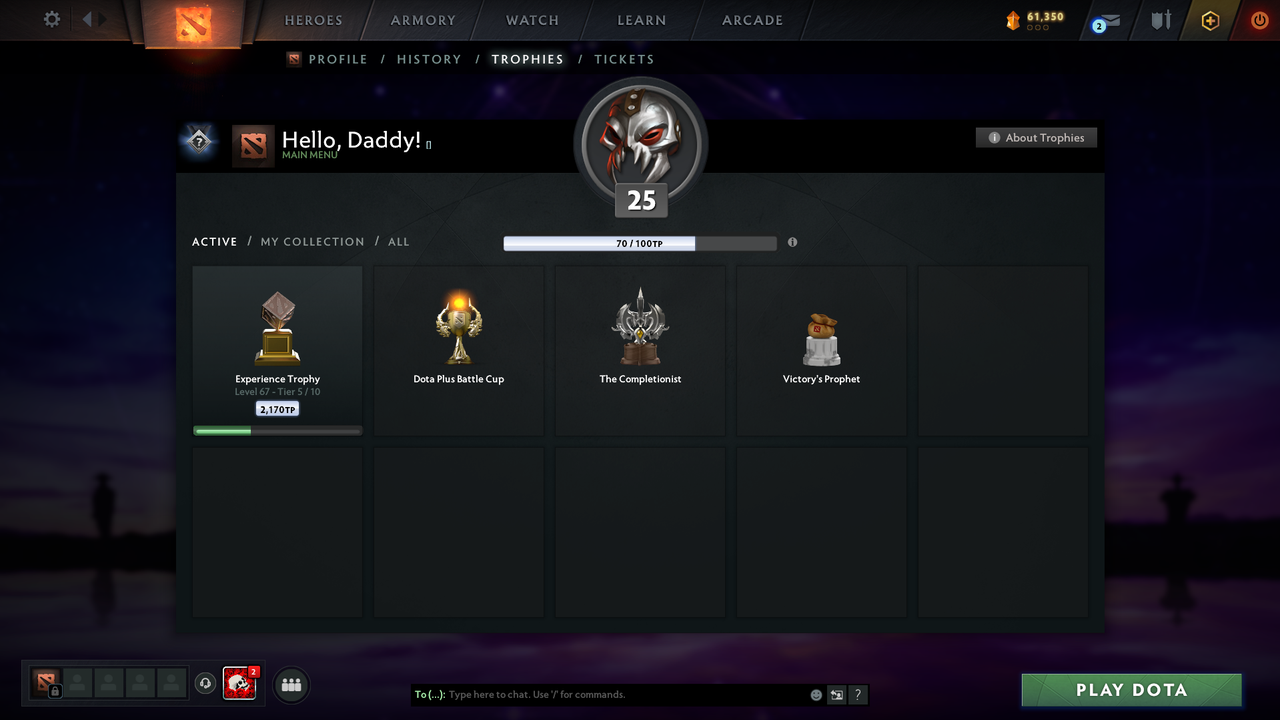Click the chat help question mark

[x=857, y=694]
